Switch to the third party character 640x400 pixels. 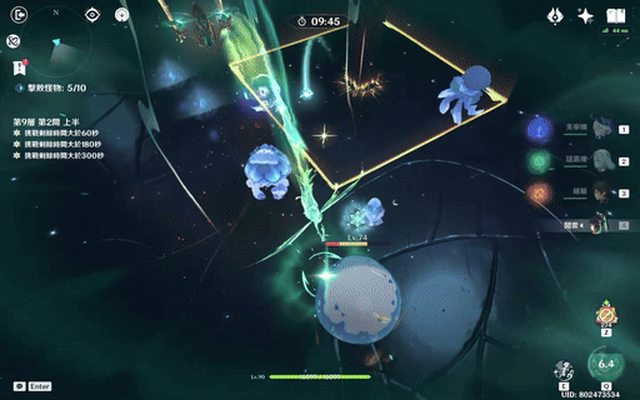click(602, 192)
